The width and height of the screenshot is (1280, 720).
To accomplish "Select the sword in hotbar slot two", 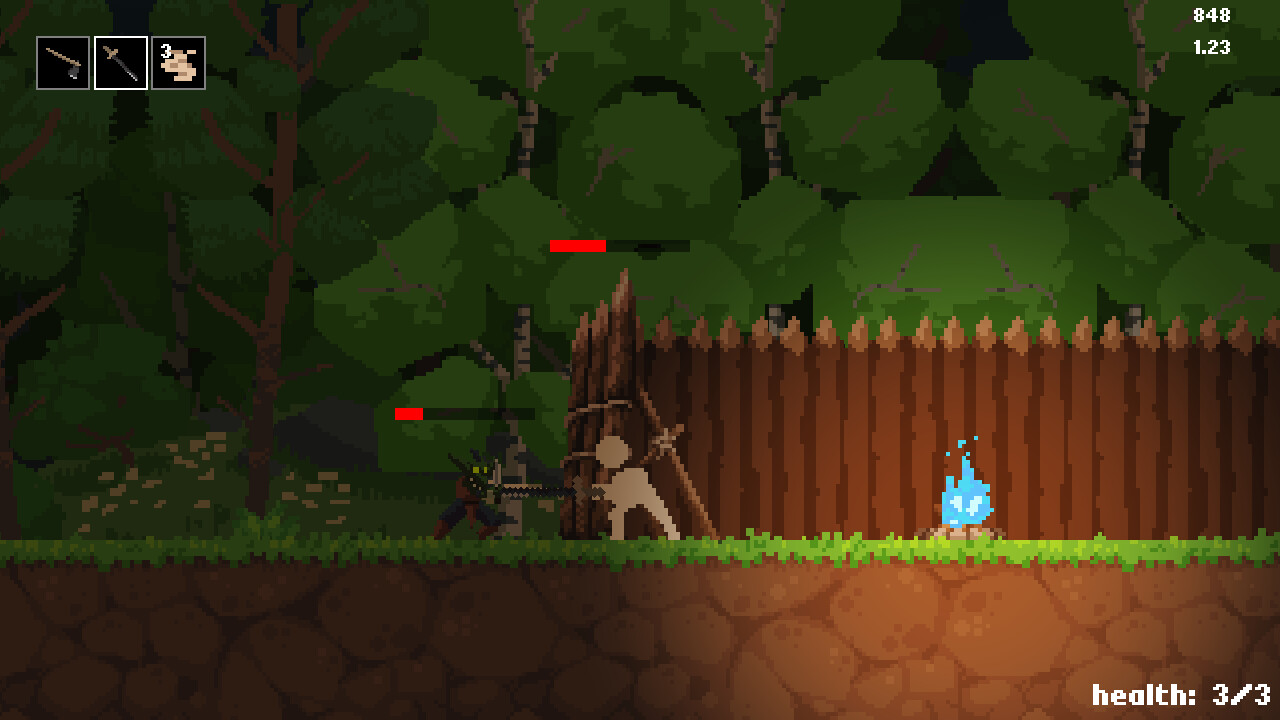I will point(120,63).
